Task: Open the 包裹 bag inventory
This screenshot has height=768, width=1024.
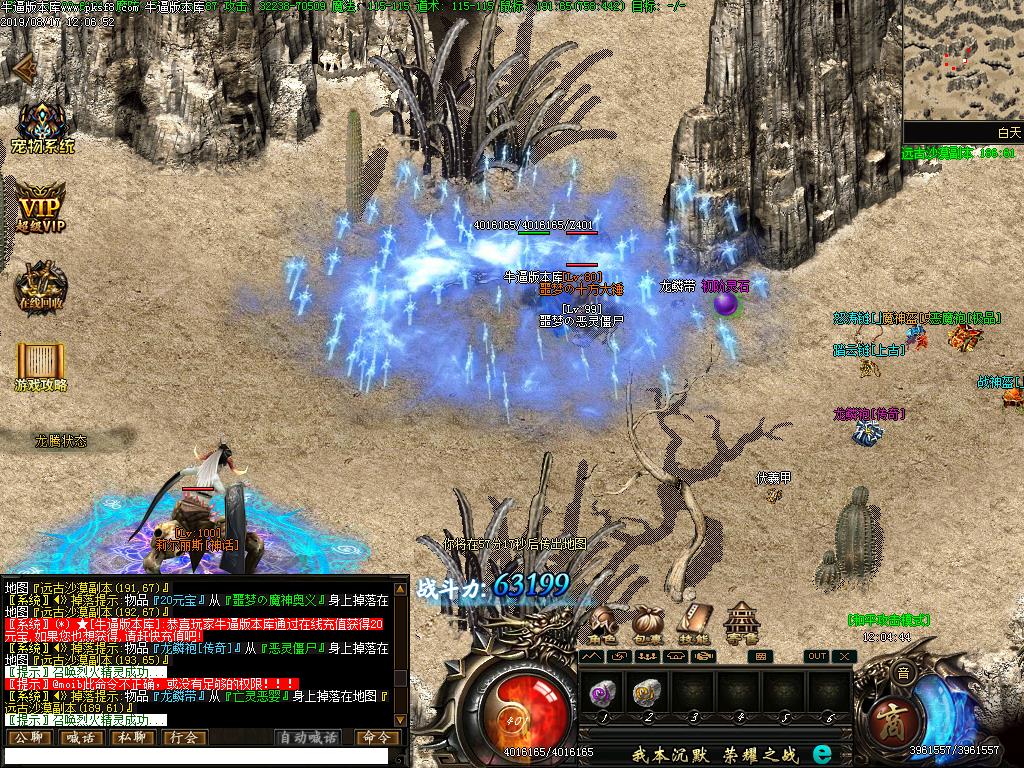Action: click(648, 623)
